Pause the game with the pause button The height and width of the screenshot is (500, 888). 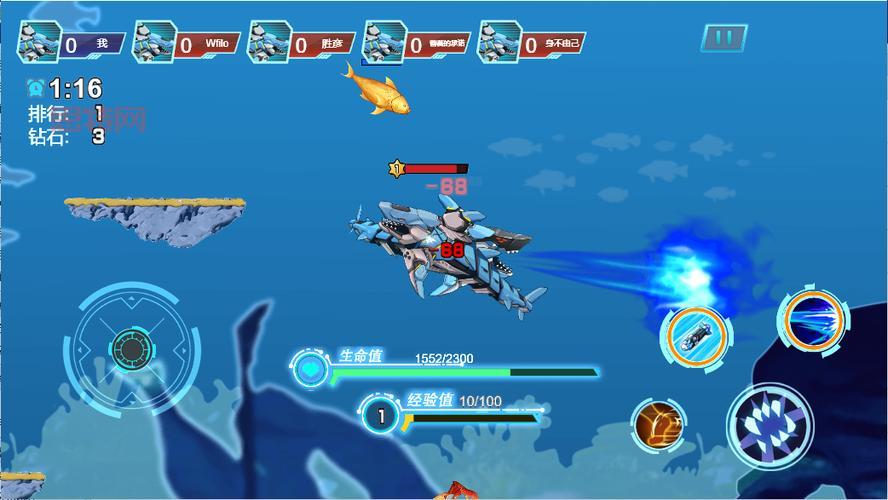click(x=725, y=39)
